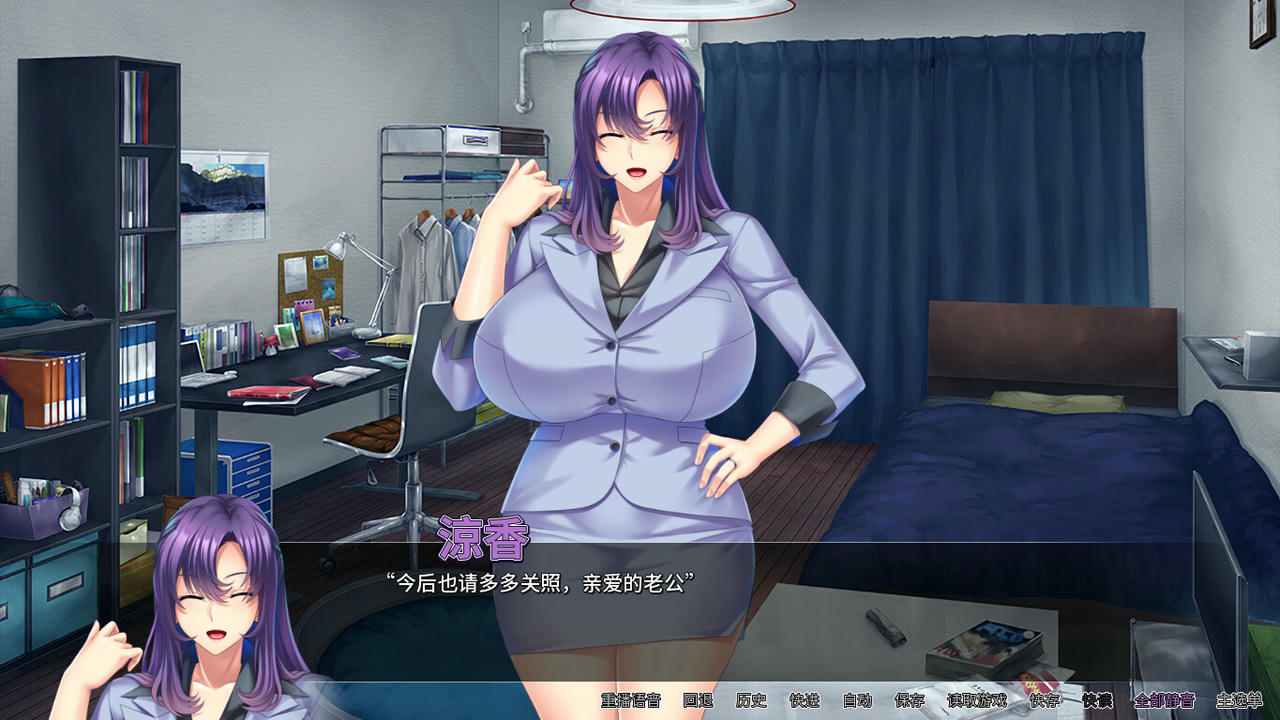Turn on 自动 auto-play mode
The image size is (1280, 720).
click(x=856, y=702)
